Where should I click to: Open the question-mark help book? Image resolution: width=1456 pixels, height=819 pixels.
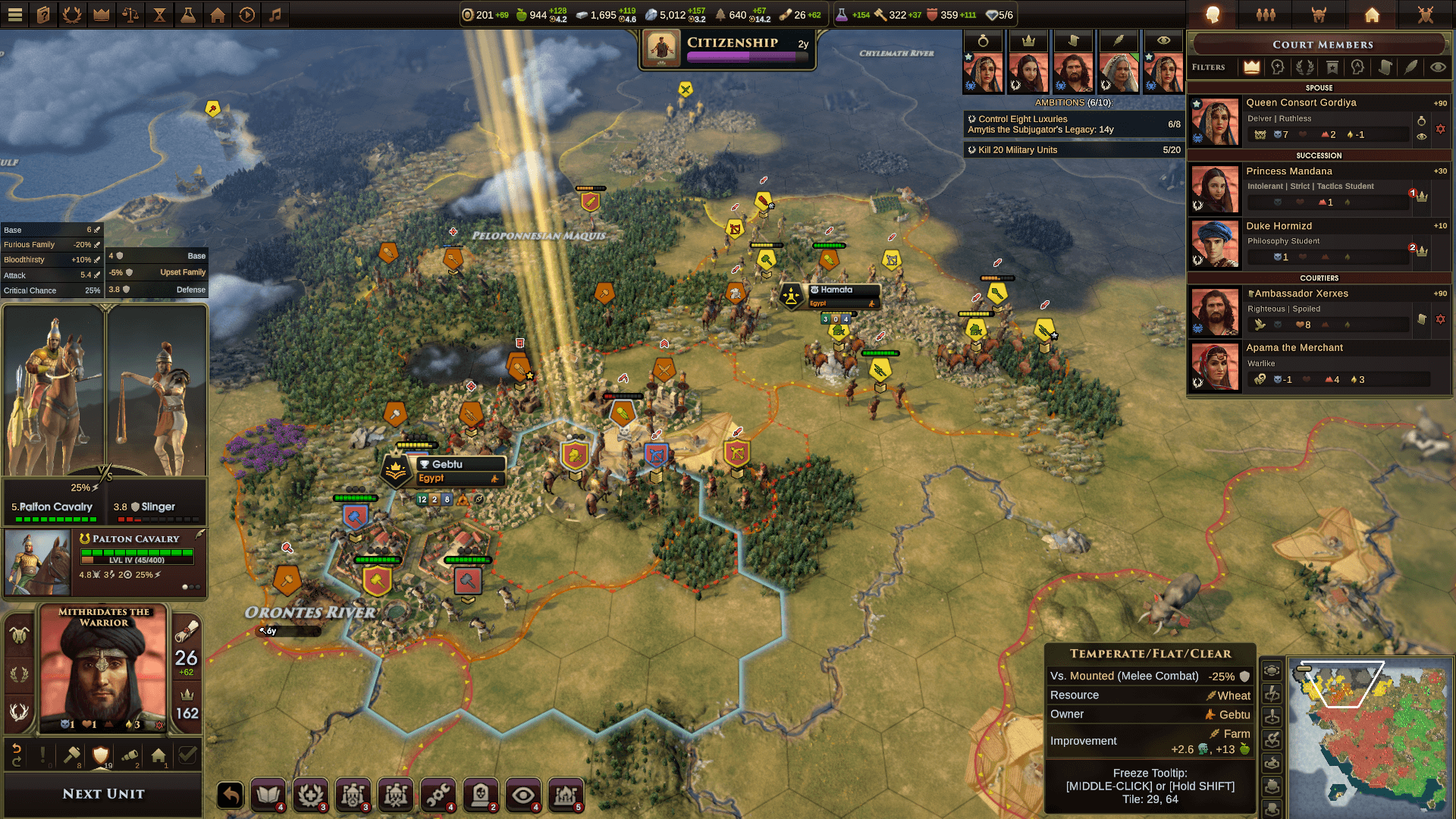[43, 14]
